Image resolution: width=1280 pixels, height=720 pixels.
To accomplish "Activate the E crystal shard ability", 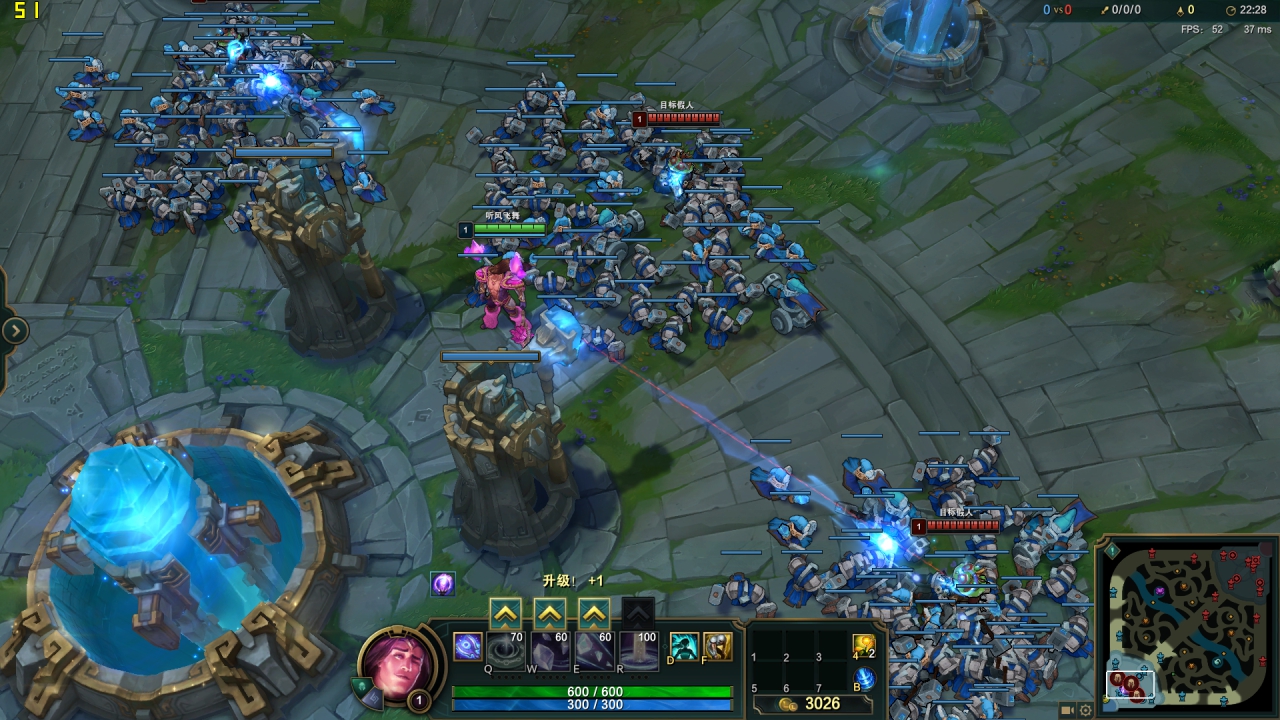I will [x=594, y=650].
